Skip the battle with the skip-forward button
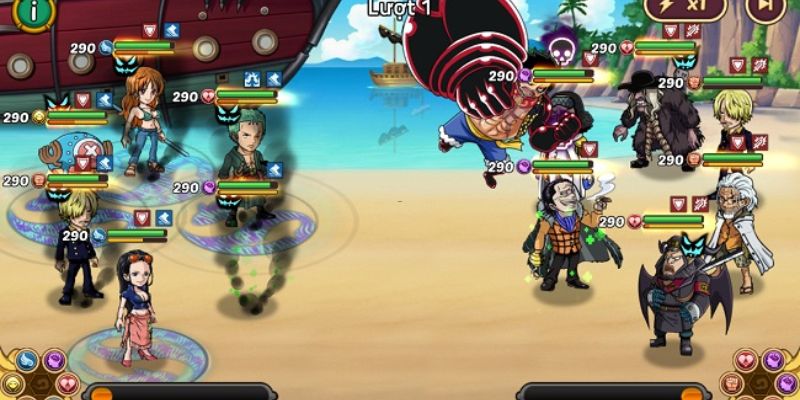The image size is (800, 400). [x=765, y=8]
